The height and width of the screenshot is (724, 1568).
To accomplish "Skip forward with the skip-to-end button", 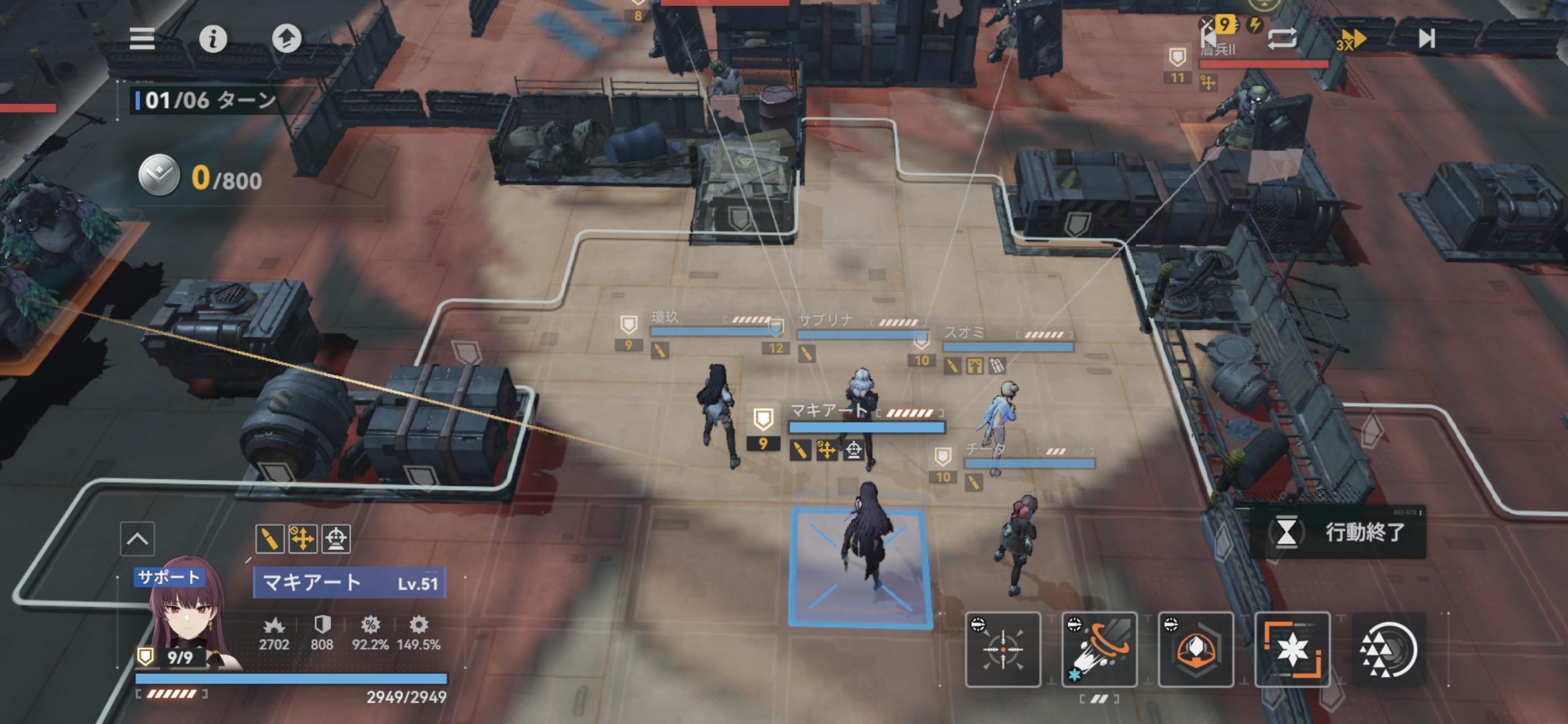I will coord(1427,39).
